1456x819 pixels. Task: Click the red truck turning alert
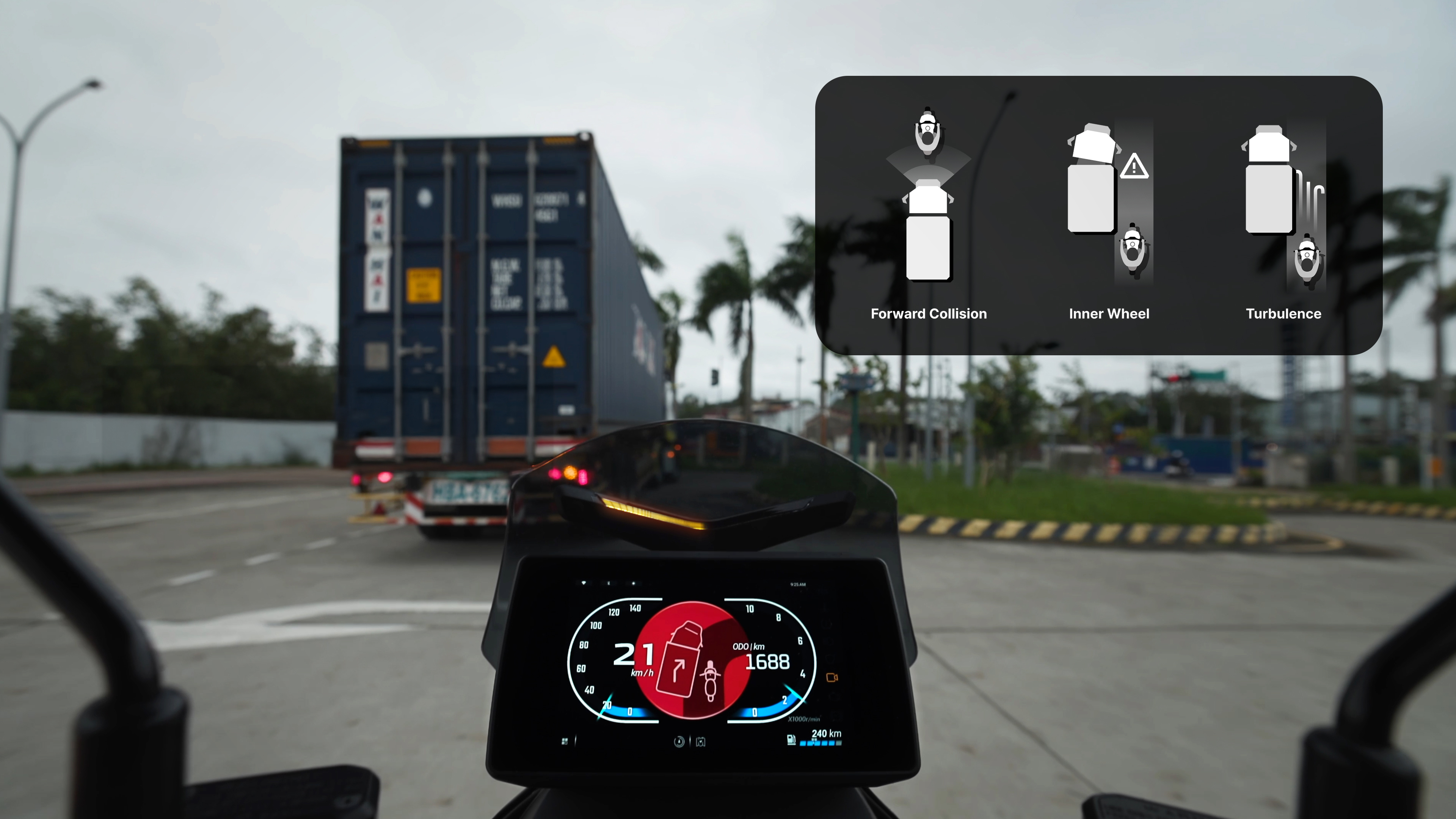692,660
